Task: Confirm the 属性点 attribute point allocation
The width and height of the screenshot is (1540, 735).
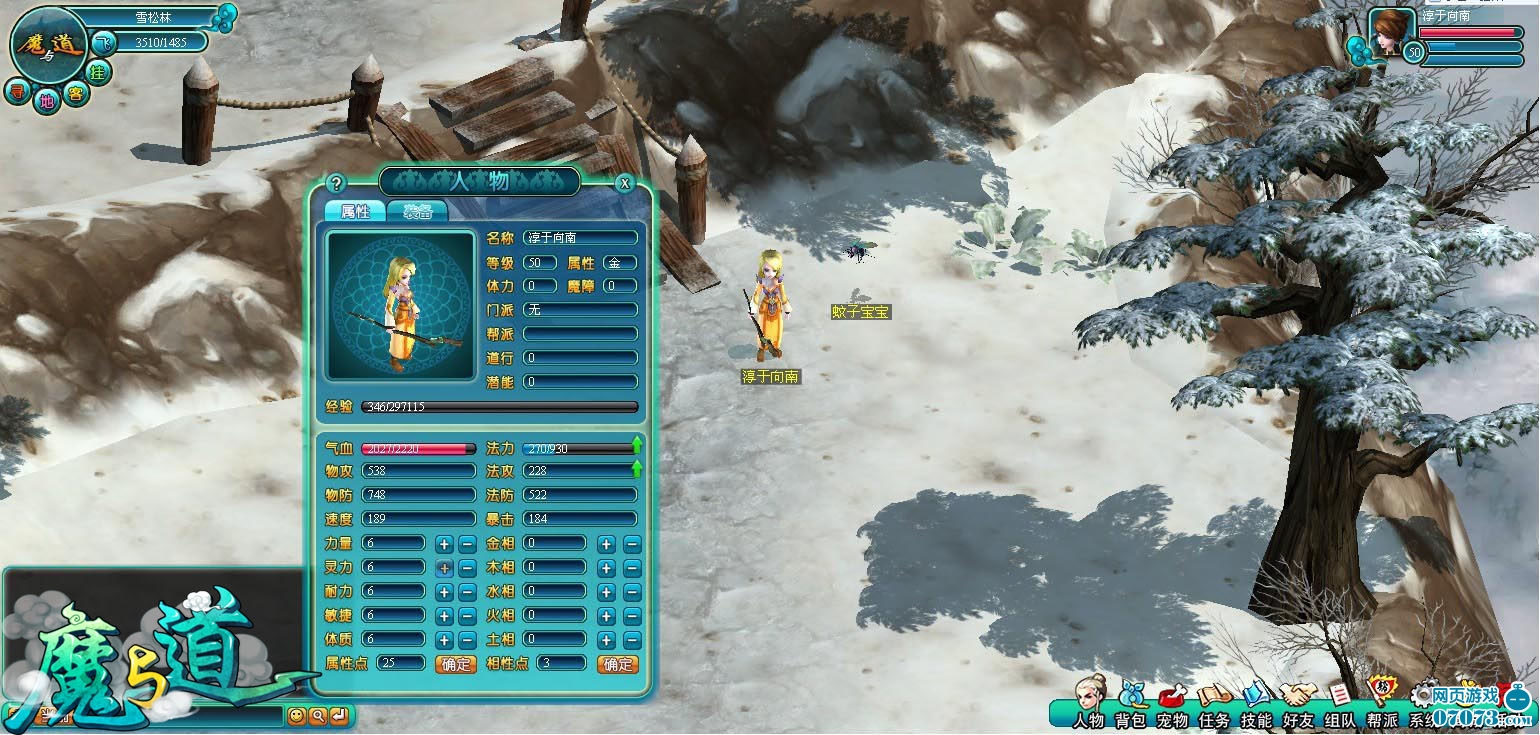Action: [x=455, y=664]
